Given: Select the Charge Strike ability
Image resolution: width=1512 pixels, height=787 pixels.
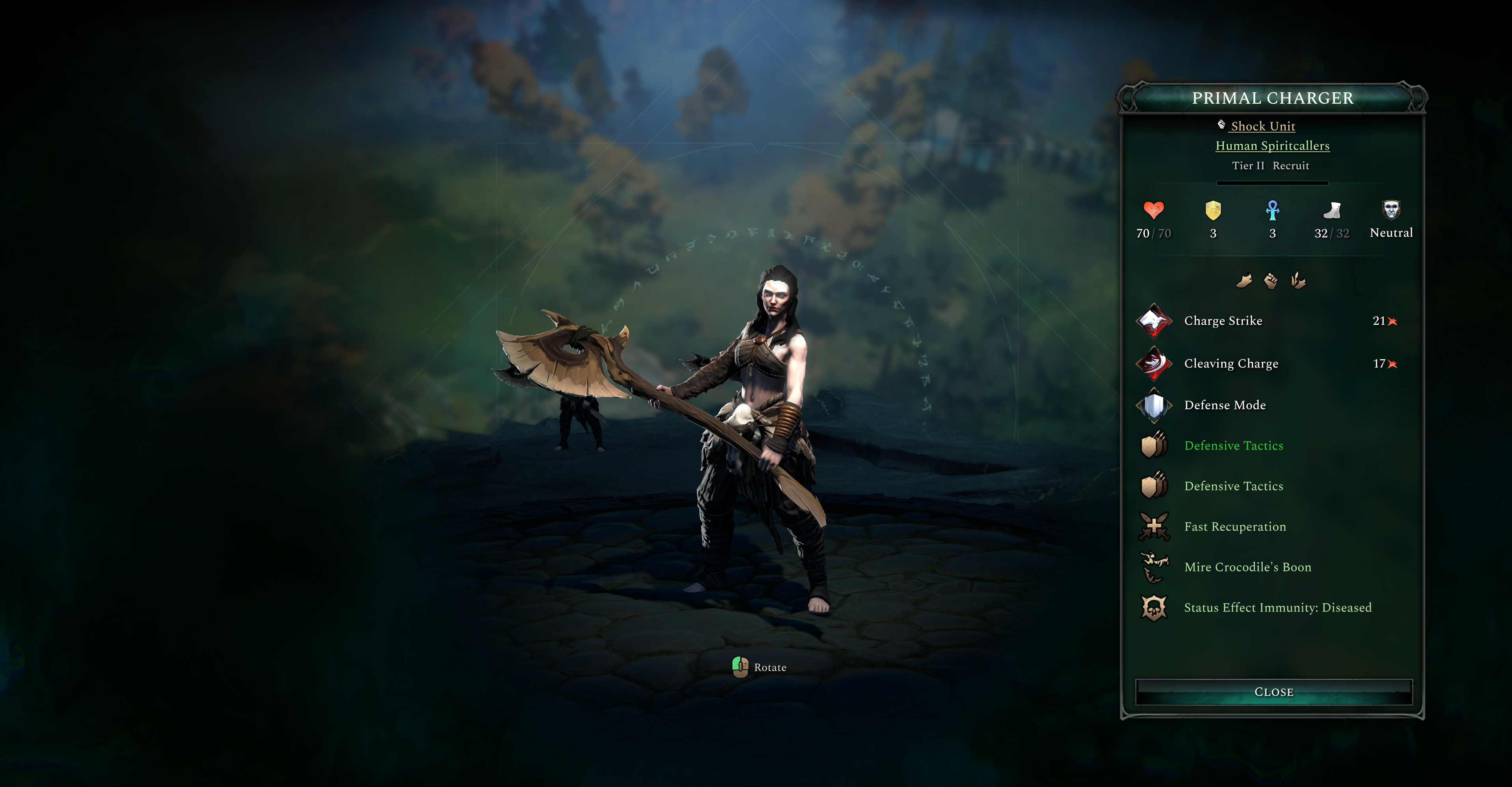Looking at the screenshot, I should coord(1223,321).
